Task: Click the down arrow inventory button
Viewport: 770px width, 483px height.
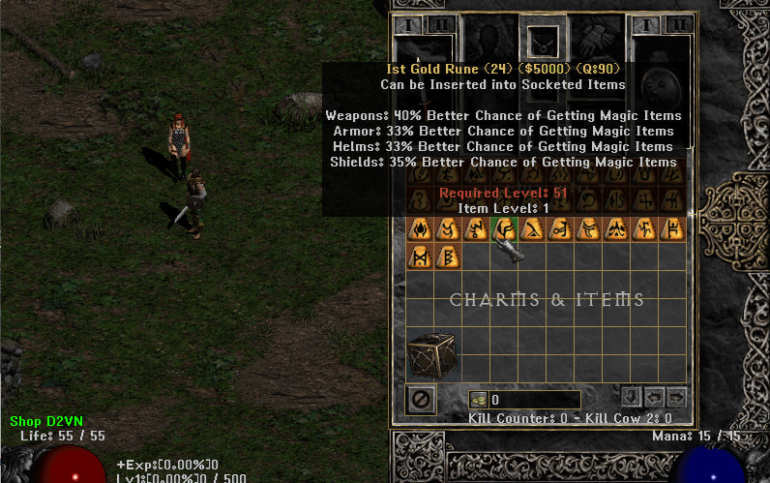Action: [x=631, y=395]
